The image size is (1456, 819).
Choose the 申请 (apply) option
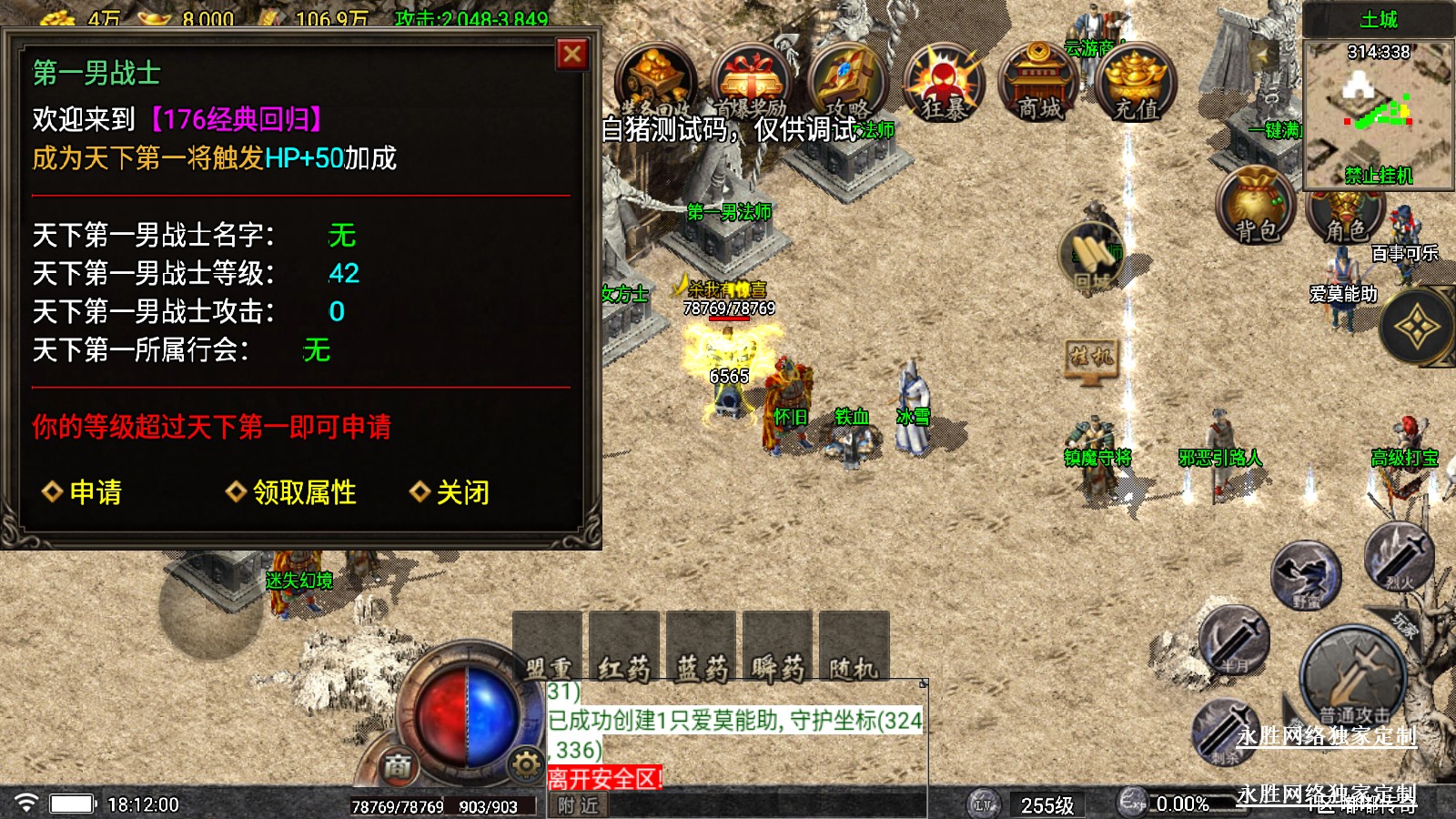coord(83,492)
